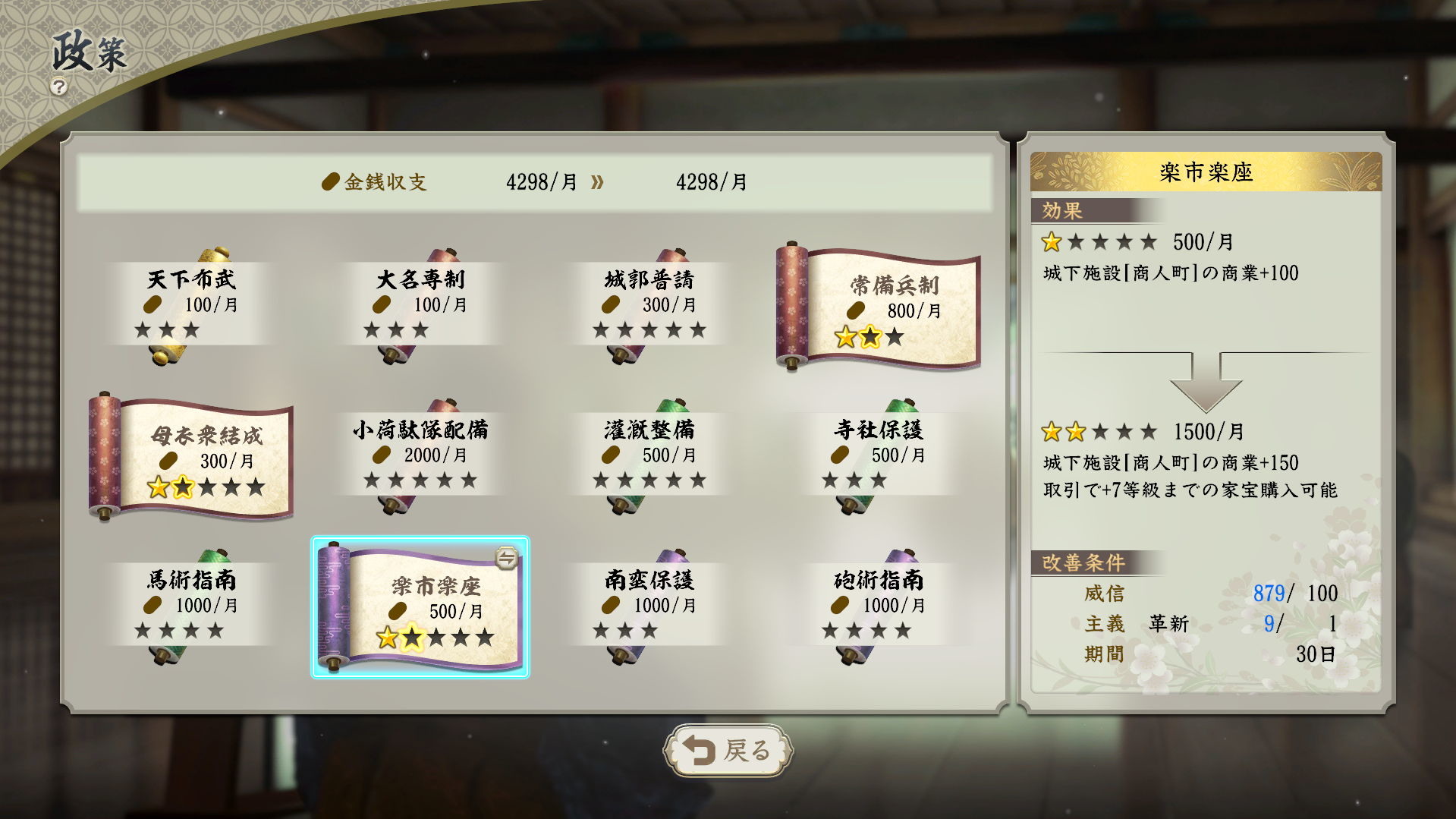The height and width of the screenshot is (819, 1456).
Task: Select the 楽市楽座 panel title bar
Action: tap(1206, 172)
